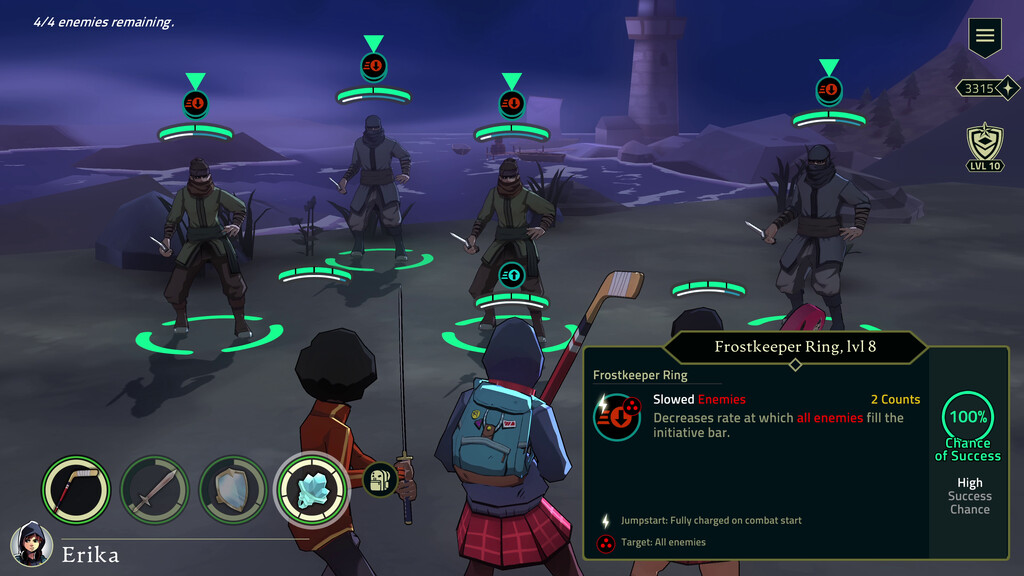1024x576 pixels.
Task: Select the hockey stick attack
Action: click(76, 489)
